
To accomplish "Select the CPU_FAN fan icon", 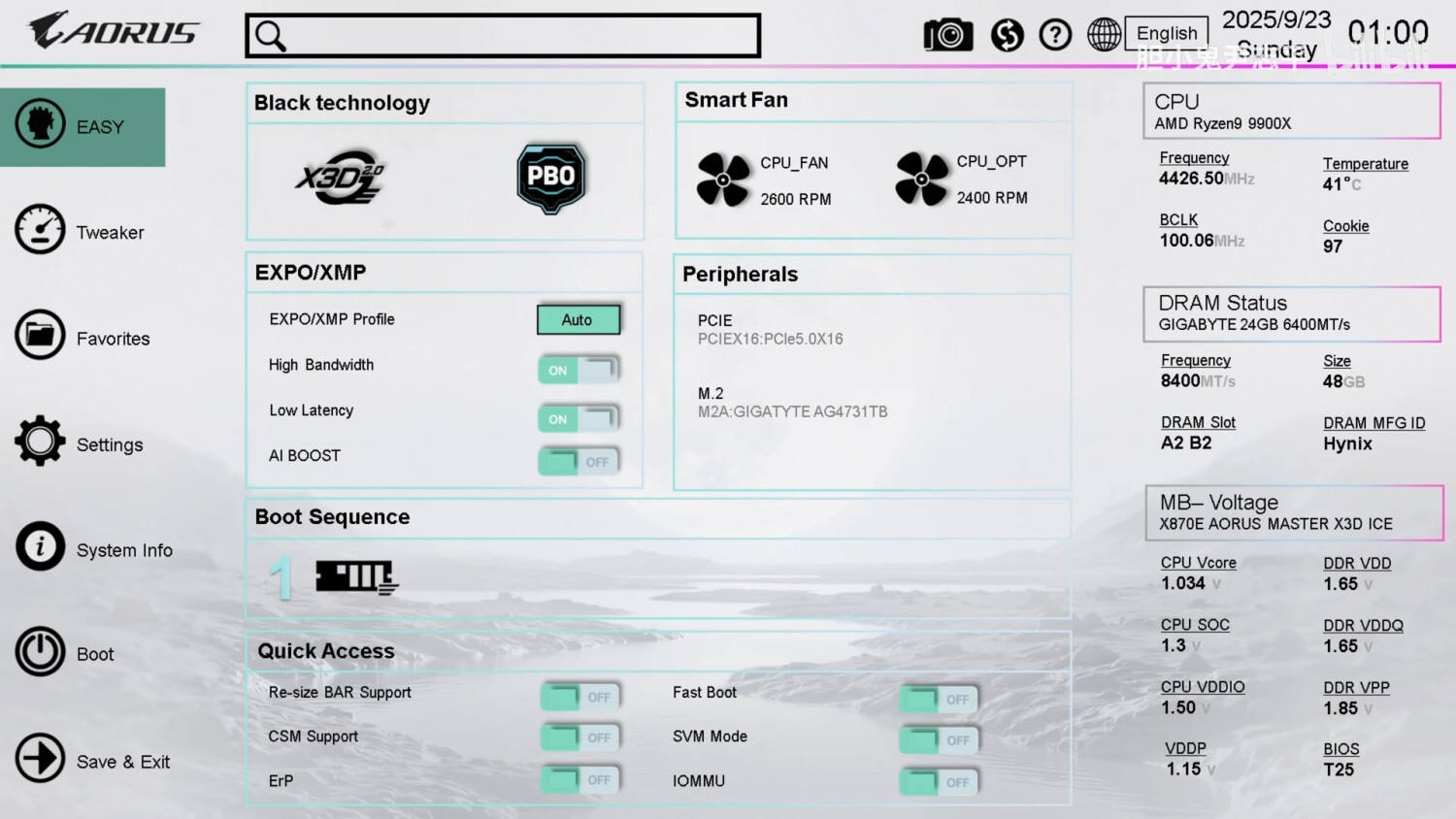I will (x=723, y=180).
